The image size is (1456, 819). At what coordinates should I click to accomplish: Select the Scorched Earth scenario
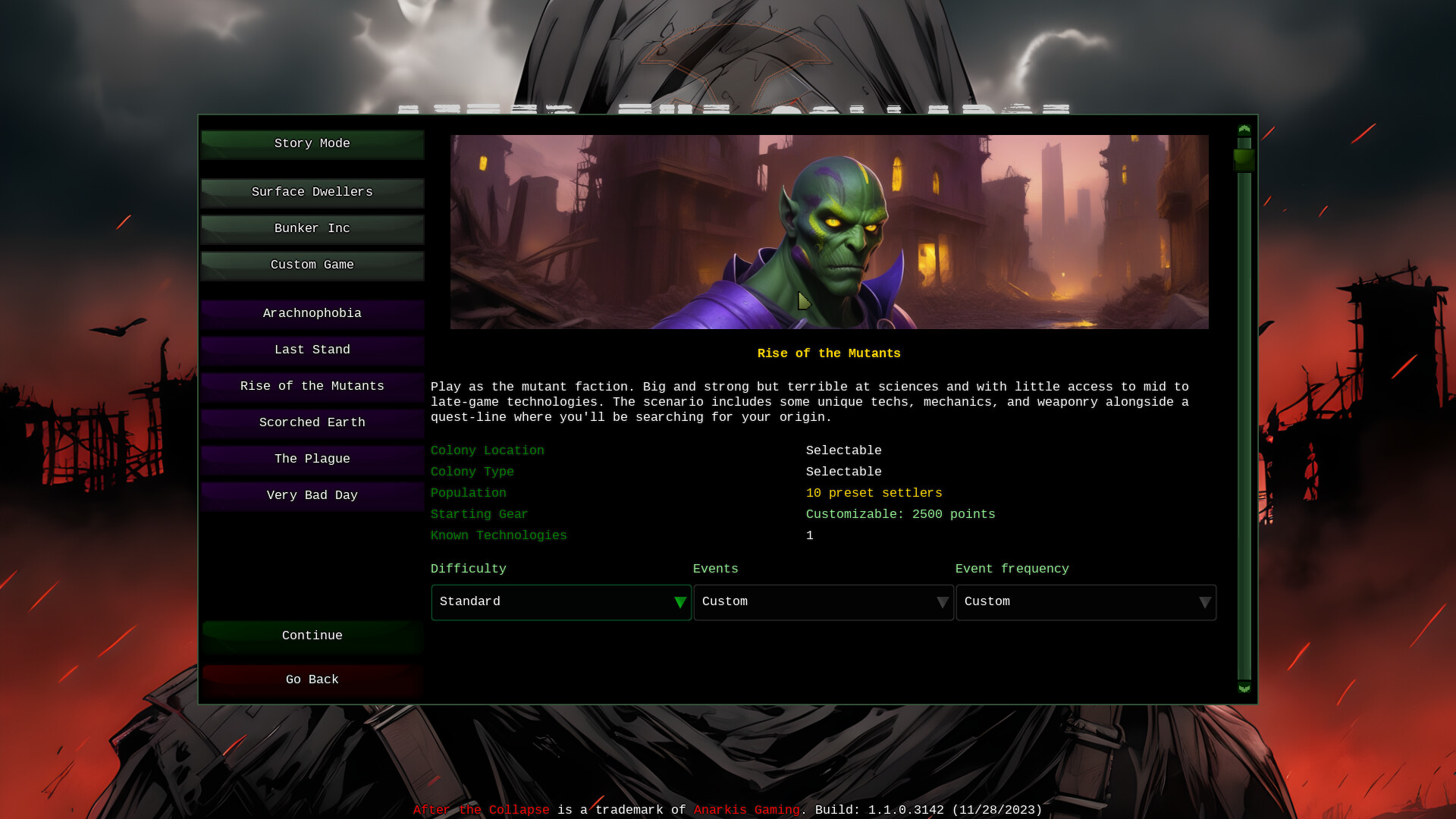pyautogui.click(x=312, y=422)
